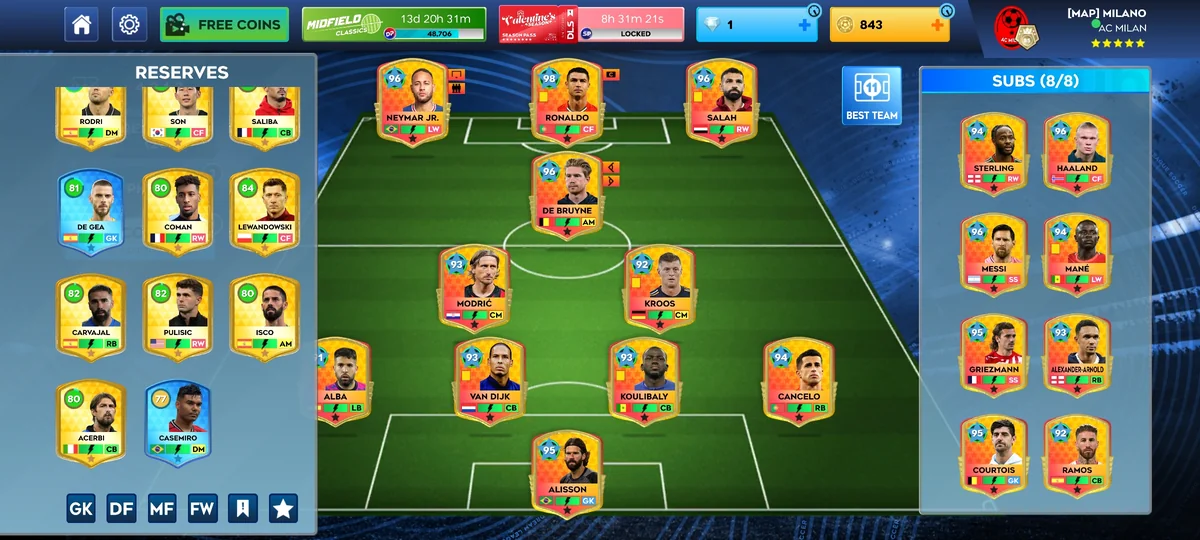This screenshot has height=540, width=1200.
Task: Pick Casemiro from the reserves
Action: 178,422
